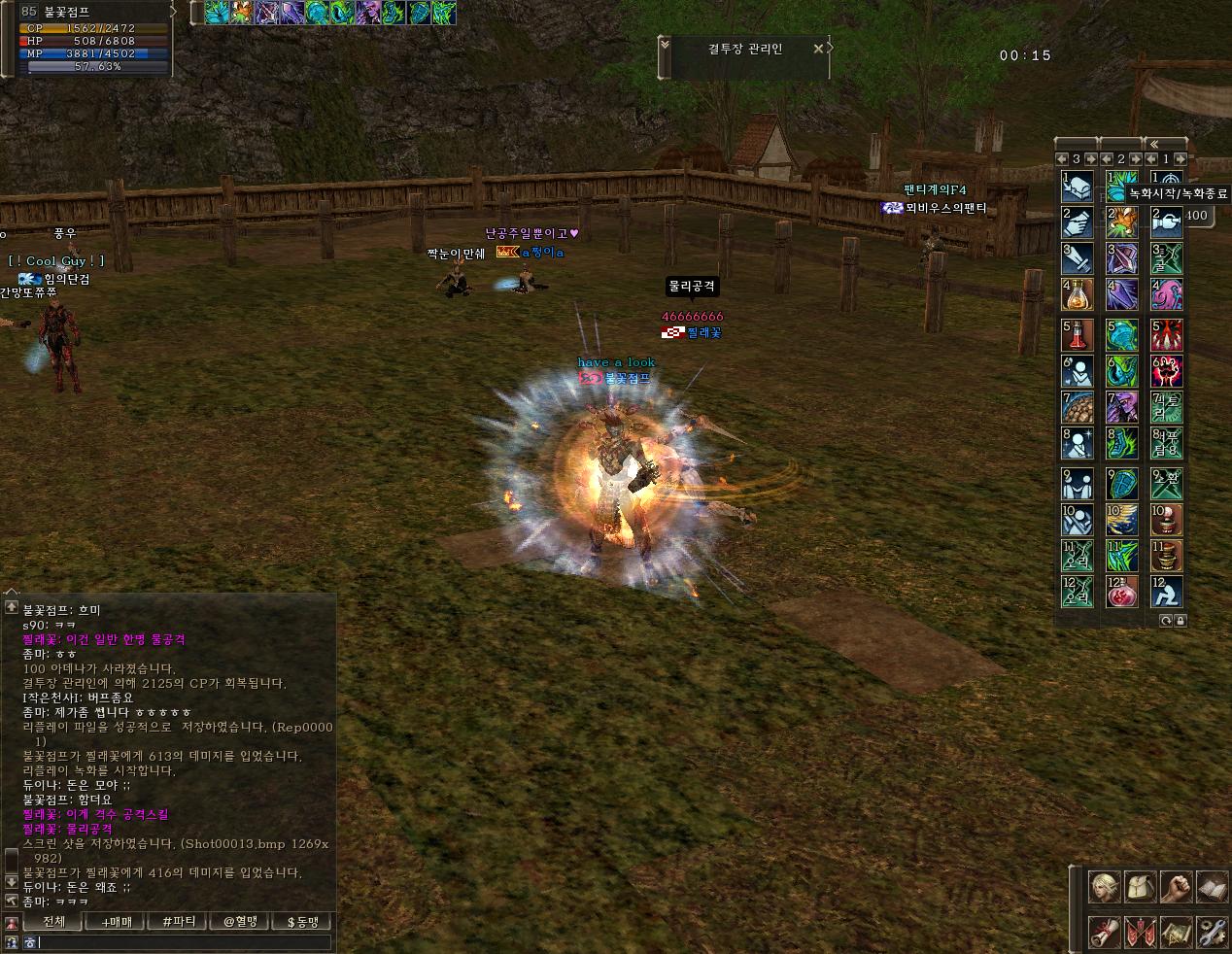This screenshot has height=954, width=1232.
Task: Open the inventory bag icon
Action: point(1139,886)
